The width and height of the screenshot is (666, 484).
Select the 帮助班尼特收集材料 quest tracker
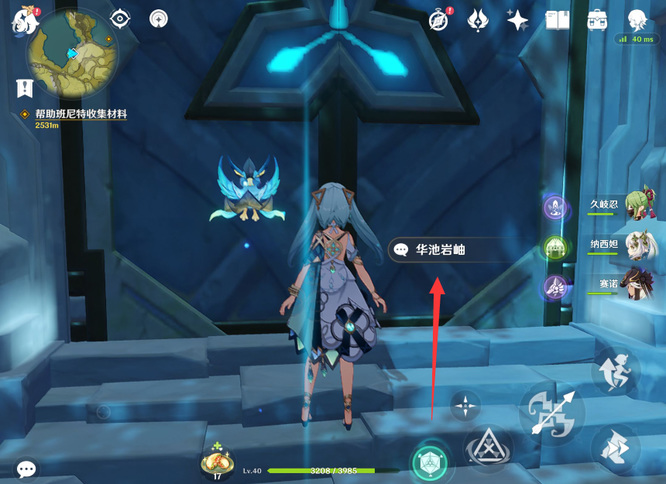(x=80, y=115)
